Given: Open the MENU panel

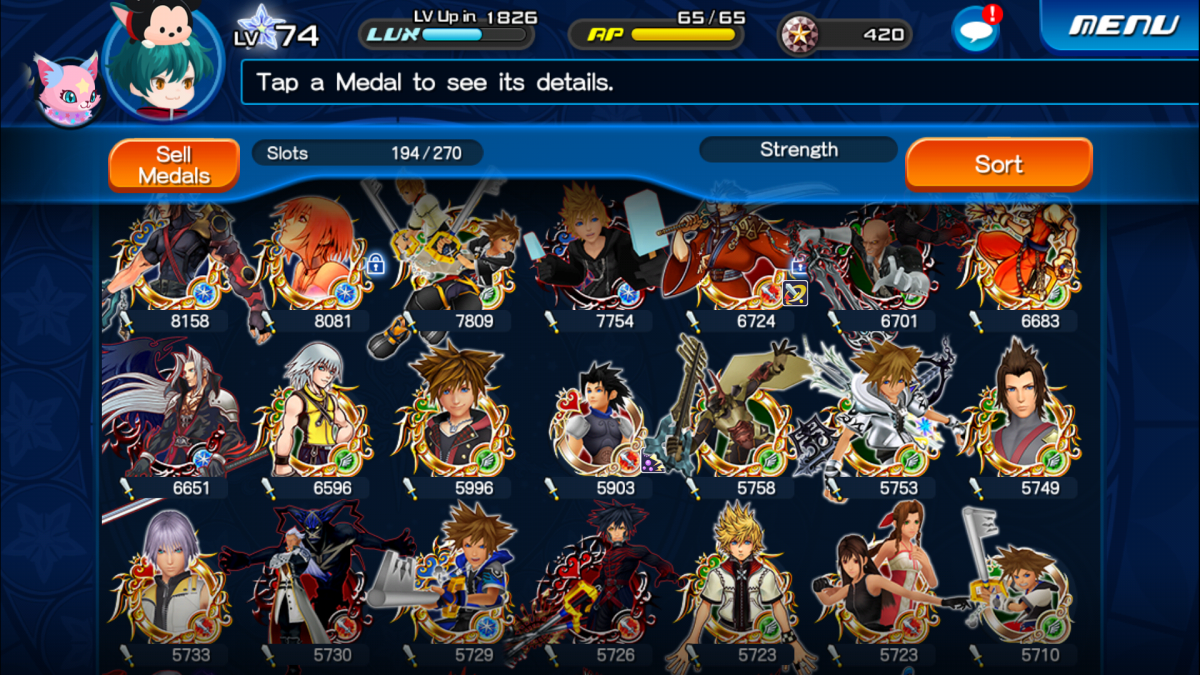Looking at the screenshot, I should coord(1125,24).
